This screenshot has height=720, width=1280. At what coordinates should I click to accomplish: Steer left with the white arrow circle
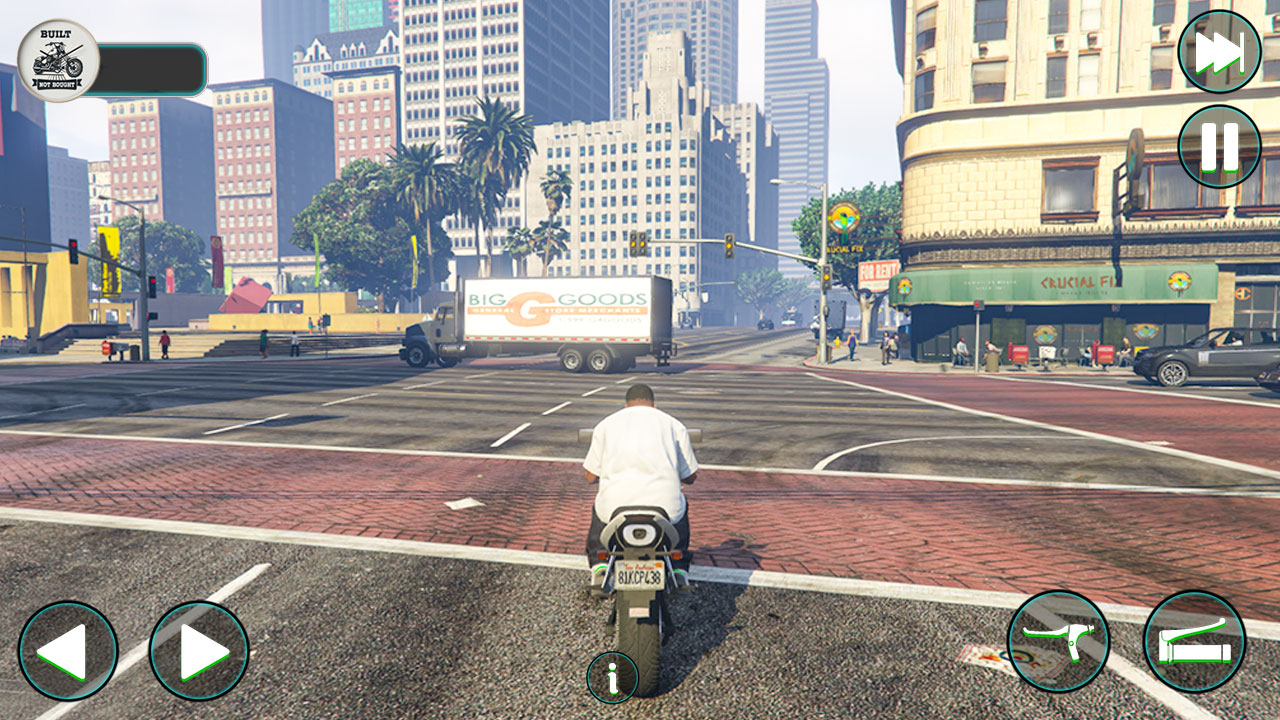click(x=70, y=650)
